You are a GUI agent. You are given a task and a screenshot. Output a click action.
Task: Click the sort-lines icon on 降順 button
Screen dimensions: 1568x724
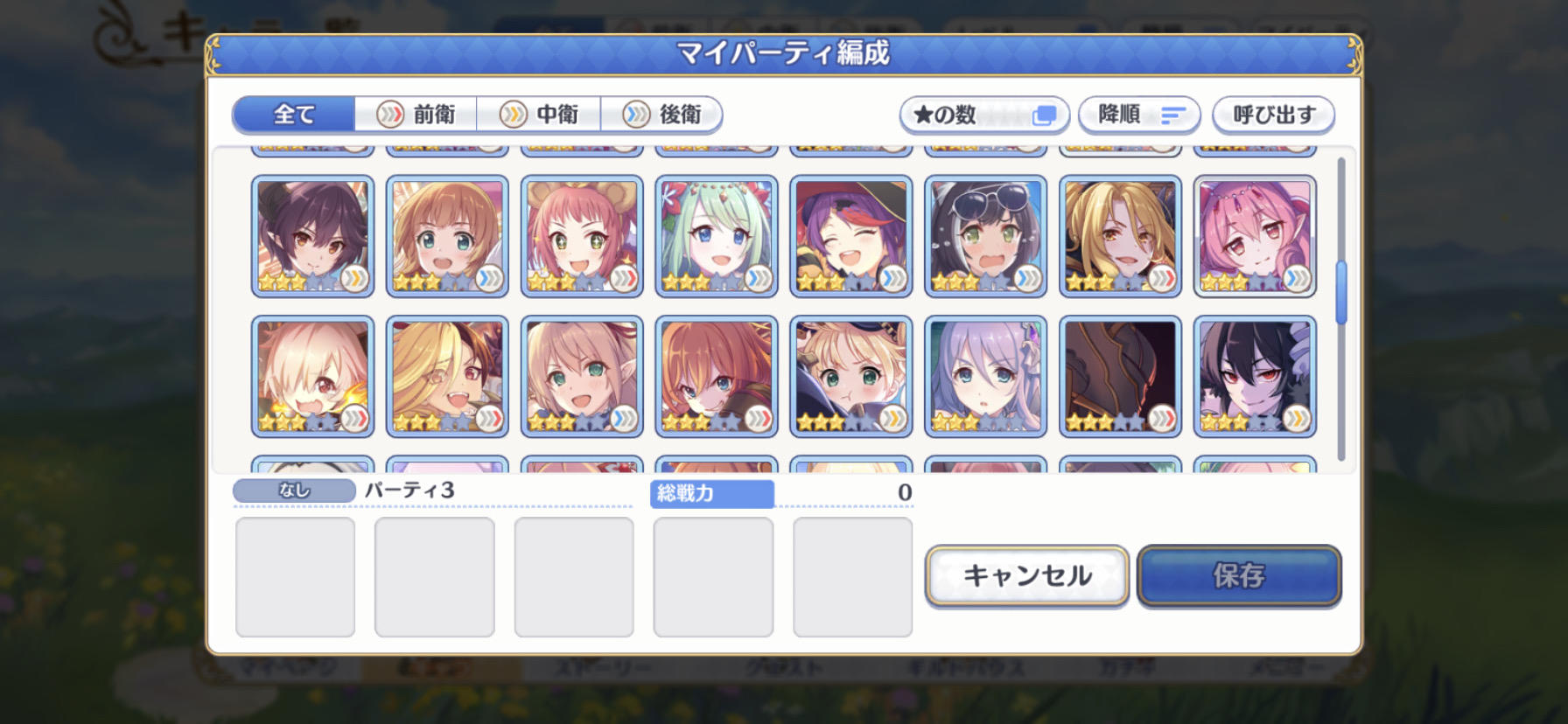coord(1173,114)
